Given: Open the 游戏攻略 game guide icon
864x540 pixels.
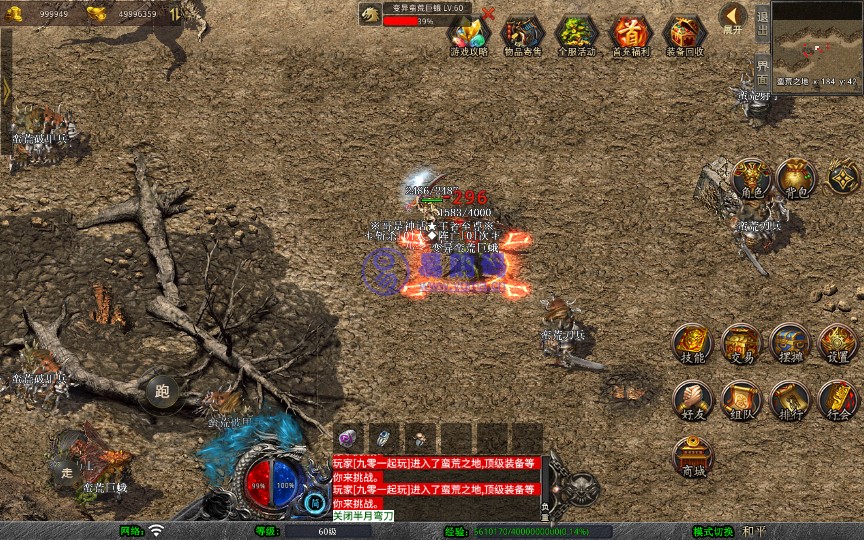Looking at the screenshot, I should (x=469, y=33).
